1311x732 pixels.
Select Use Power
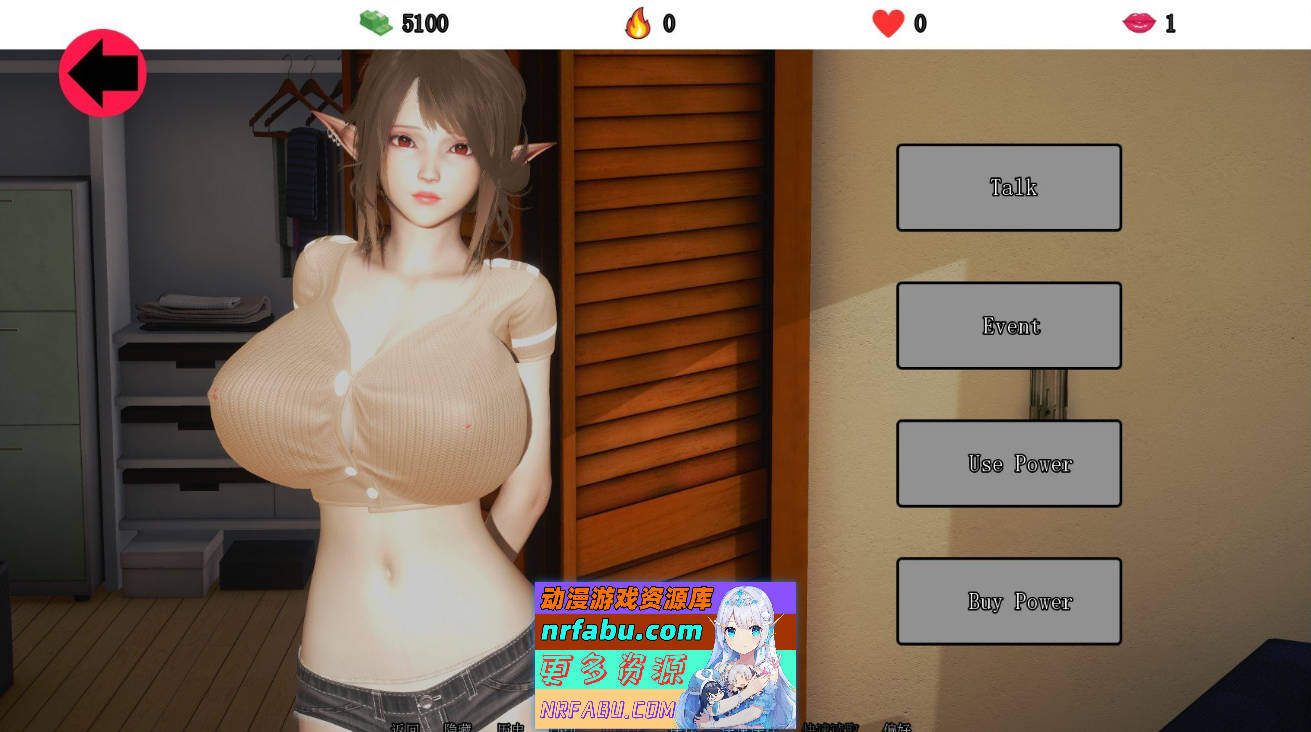tap(1009, 463)
